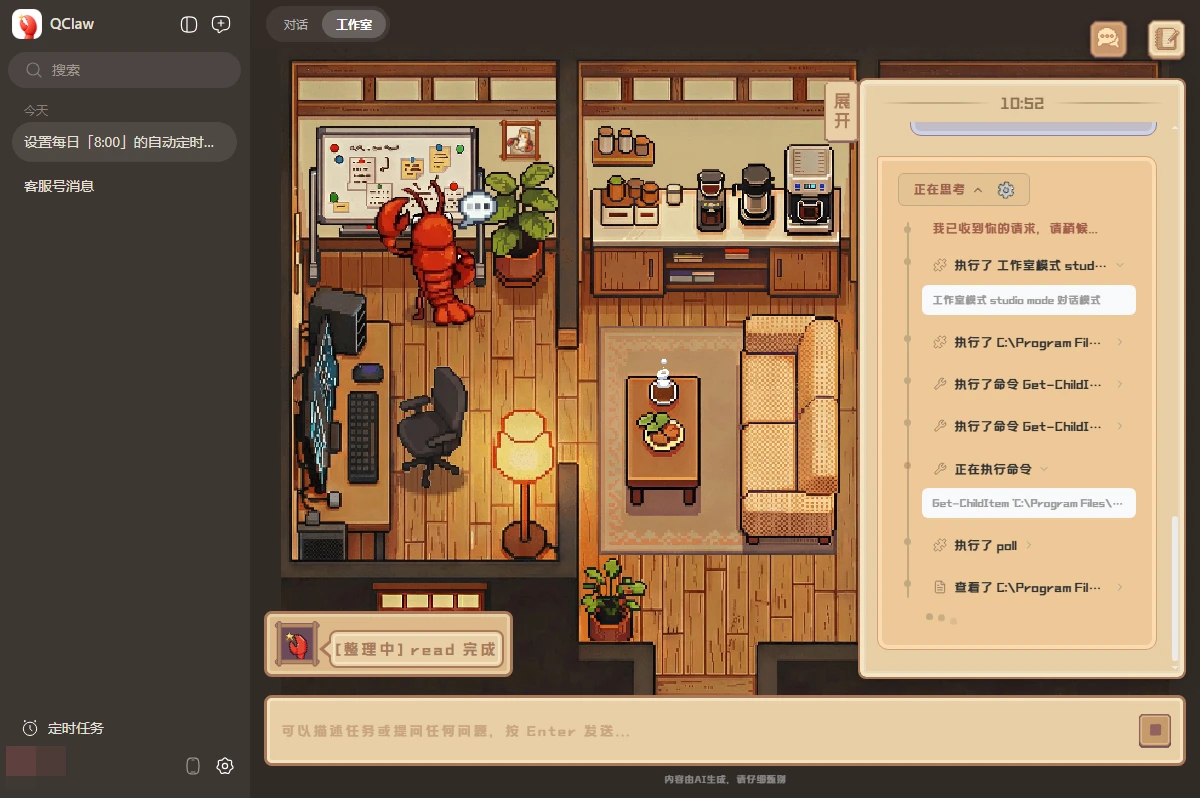Click the 搜索 search field
The image size is (1200, 798).
(125, 70)
